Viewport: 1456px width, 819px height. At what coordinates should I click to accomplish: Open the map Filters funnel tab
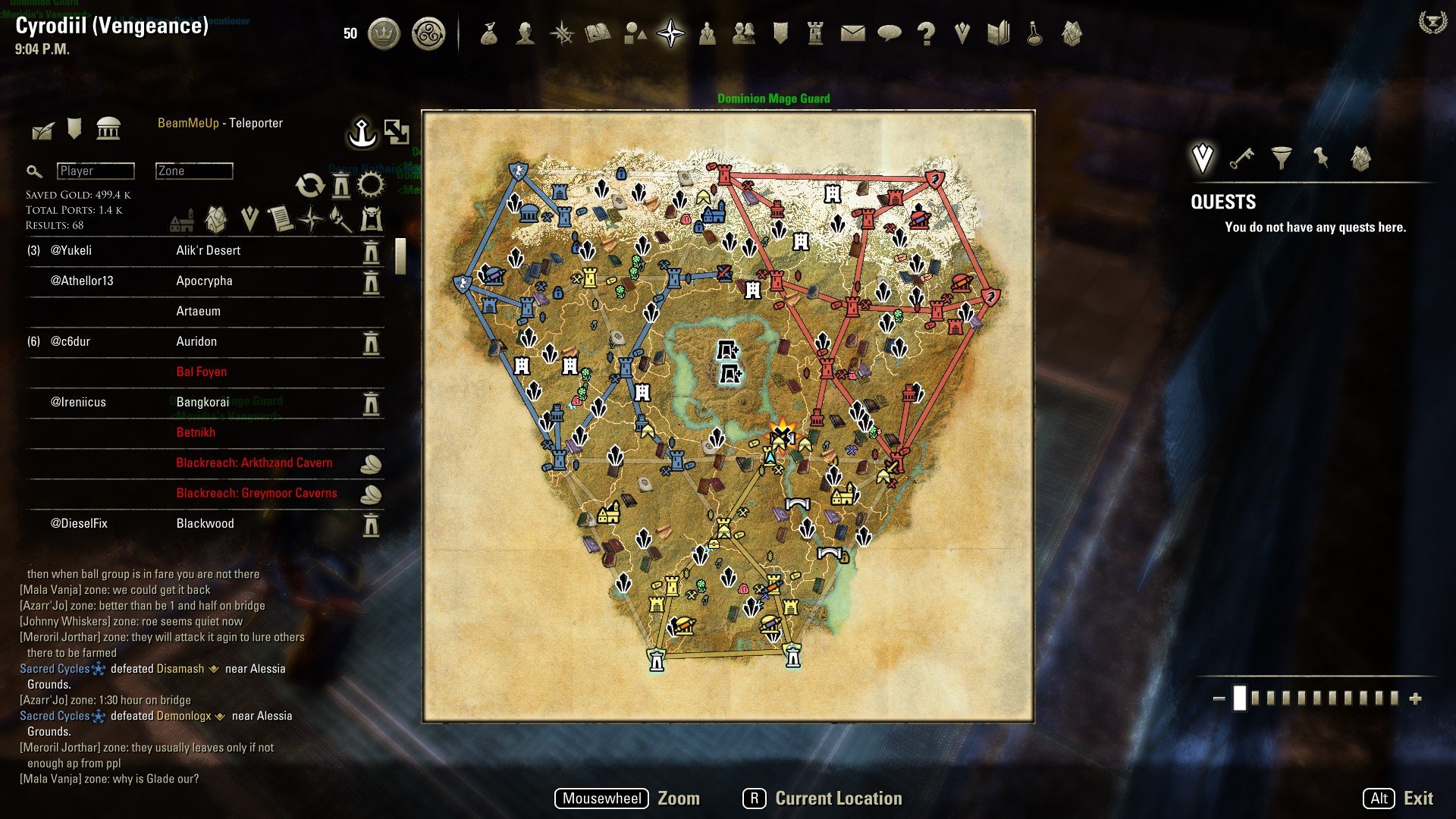click(x=1282, y=158)
